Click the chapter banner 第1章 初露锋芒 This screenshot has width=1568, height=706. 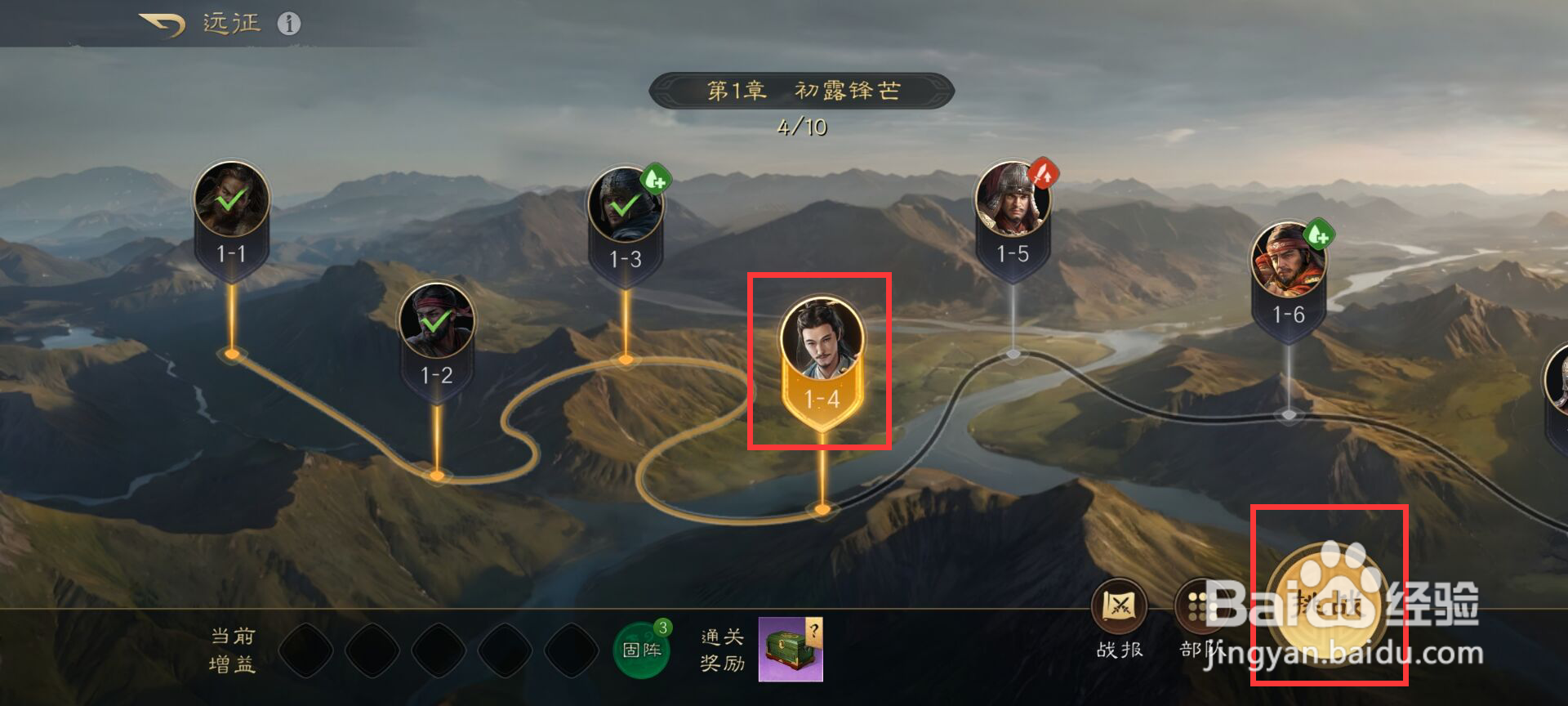(x=799, y=90)
